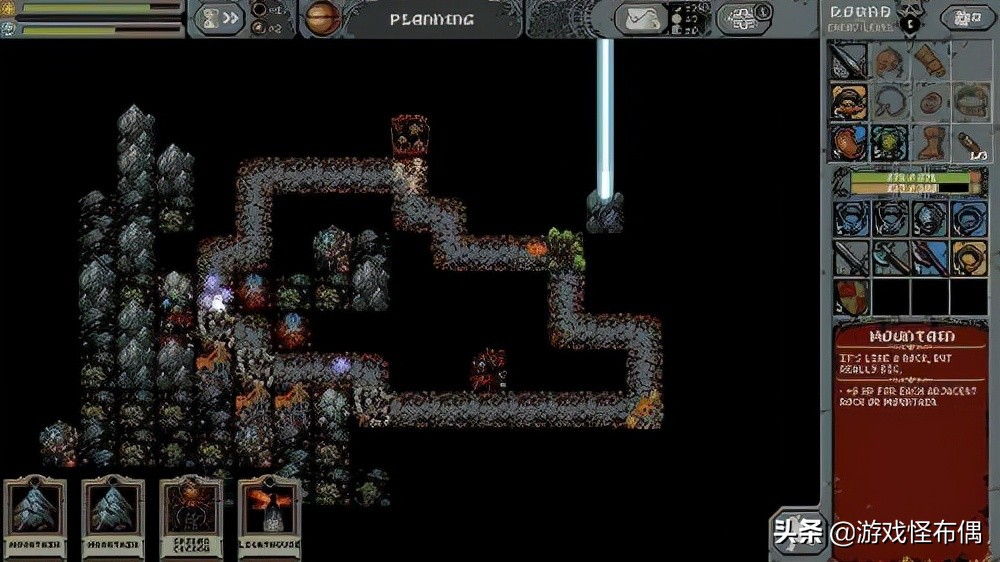Click the hero portrait in equipment
The width and height of the screenshot is (1000, 562).
click(x=849, y=102)
